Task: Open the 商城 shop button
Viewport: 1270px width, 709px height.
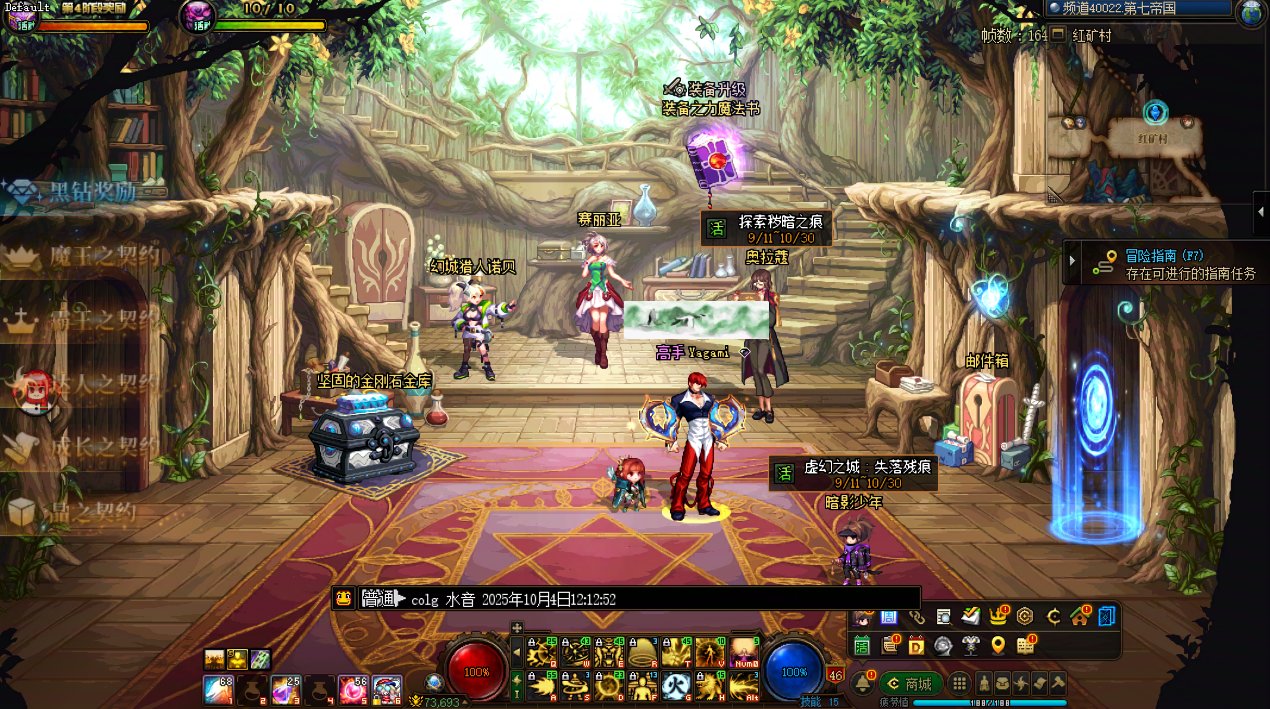Action: [x=910, y=684]
